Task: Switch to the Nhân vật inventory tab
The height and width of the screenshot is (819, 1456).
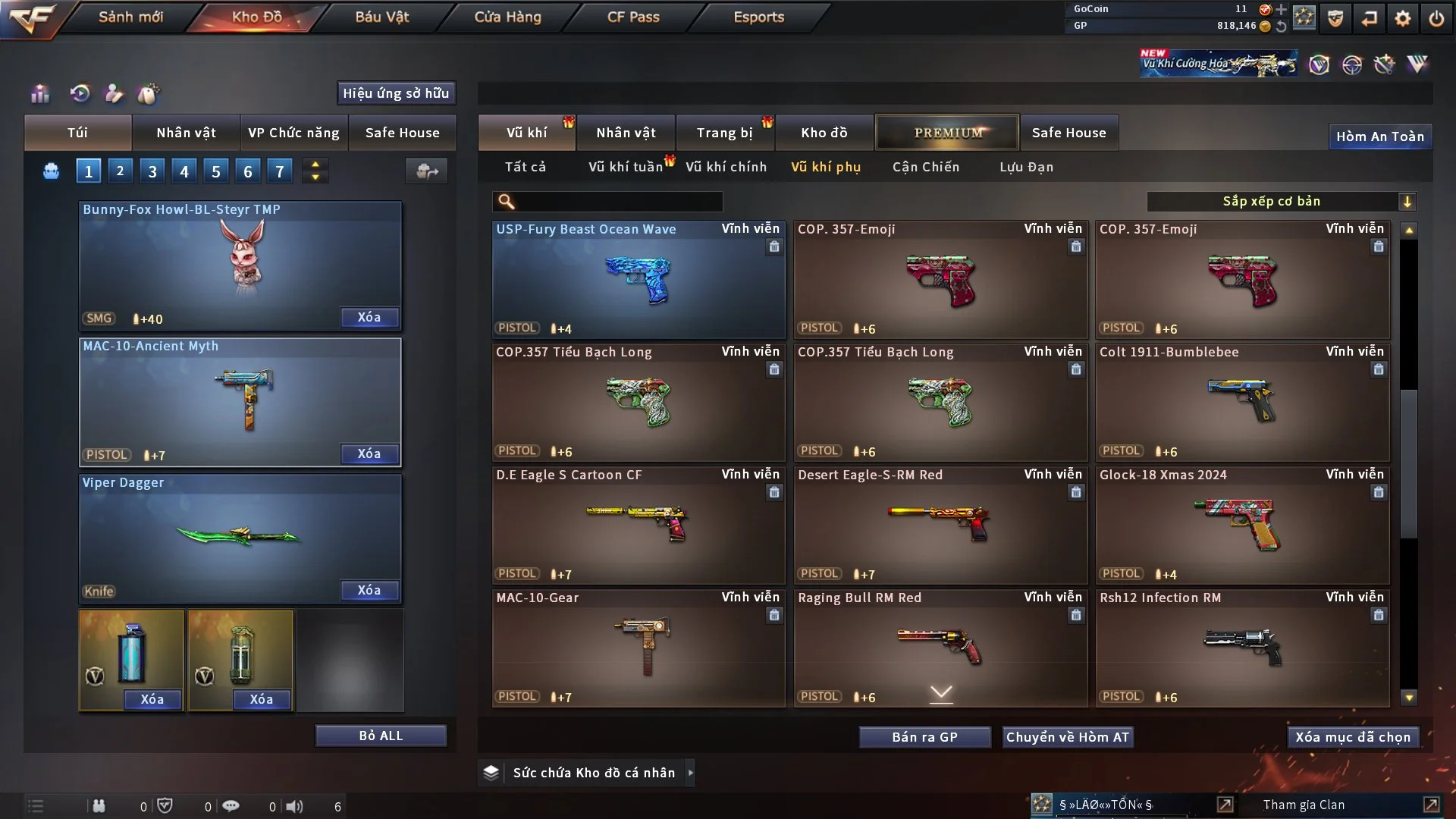Action: [x=626, y=133]
